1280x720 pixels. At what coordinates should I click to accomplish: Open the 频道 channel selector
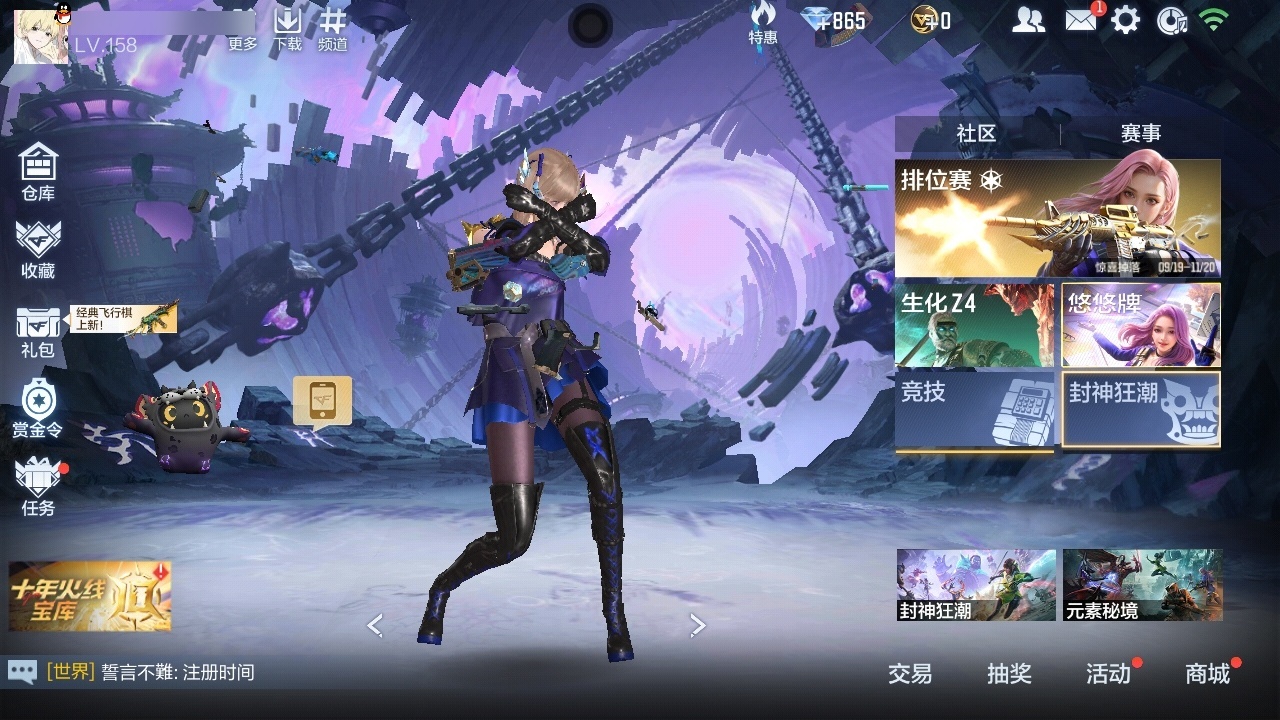[333, 30]
